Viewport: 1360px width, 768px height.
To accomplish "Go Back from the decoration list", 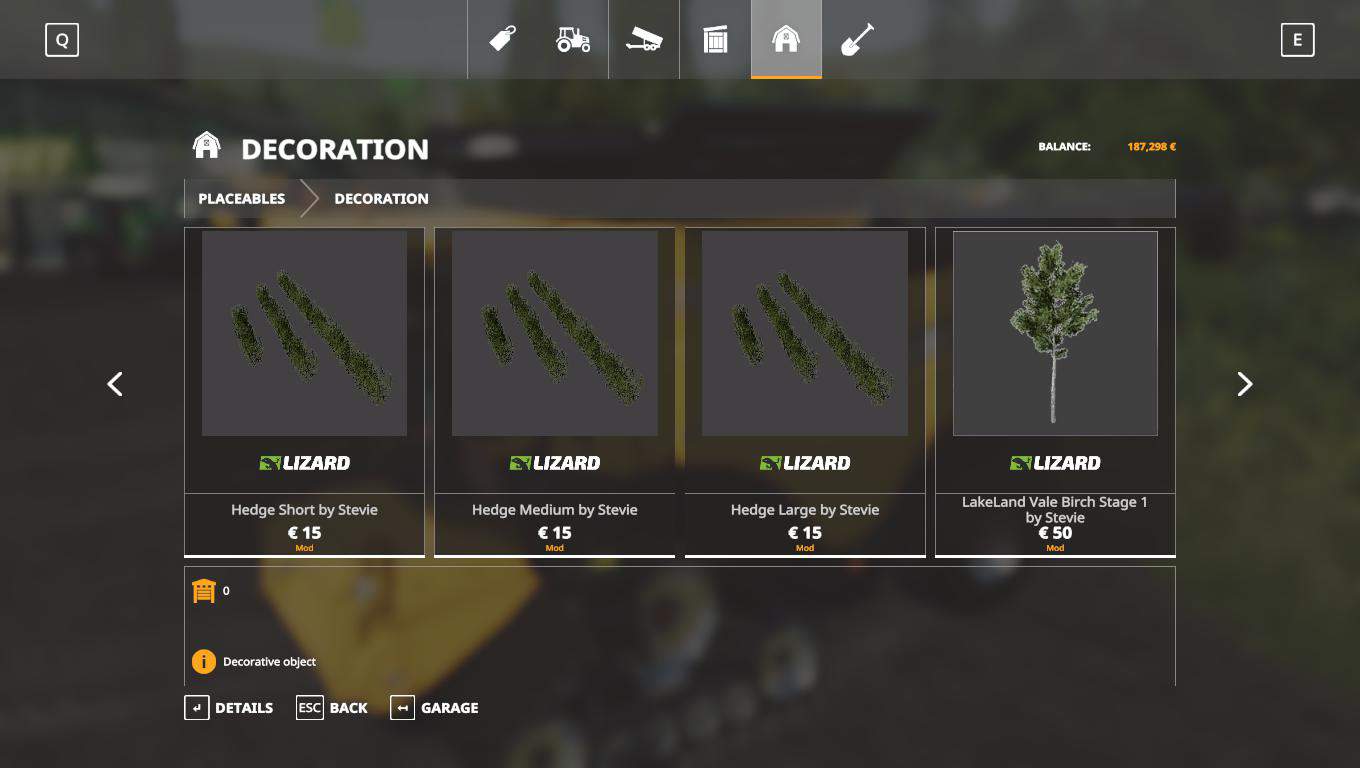I will tap(332, 708).
